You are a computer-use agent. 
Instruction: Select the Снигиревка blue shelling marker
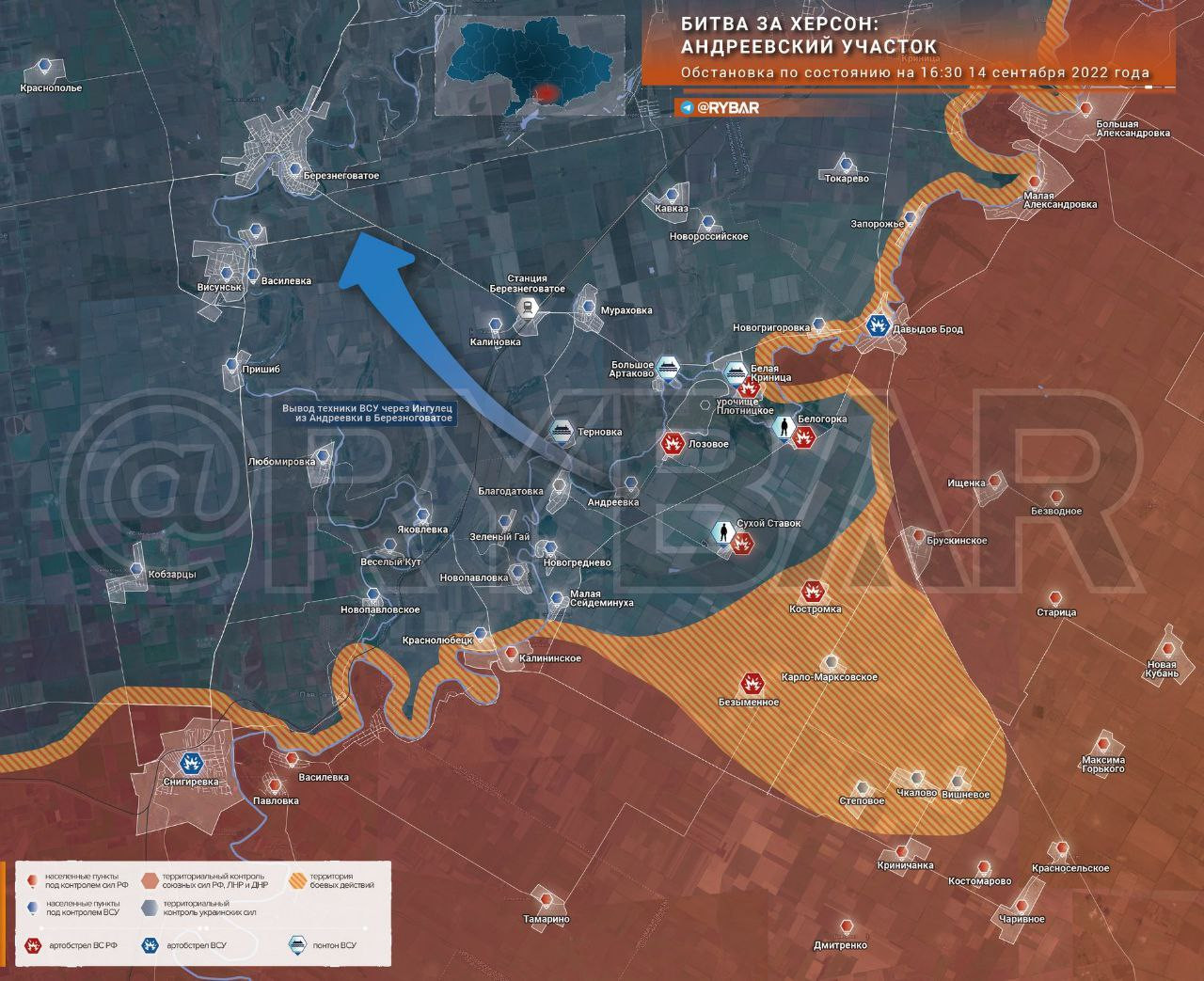pyautogui.click(x=192, y=763)
